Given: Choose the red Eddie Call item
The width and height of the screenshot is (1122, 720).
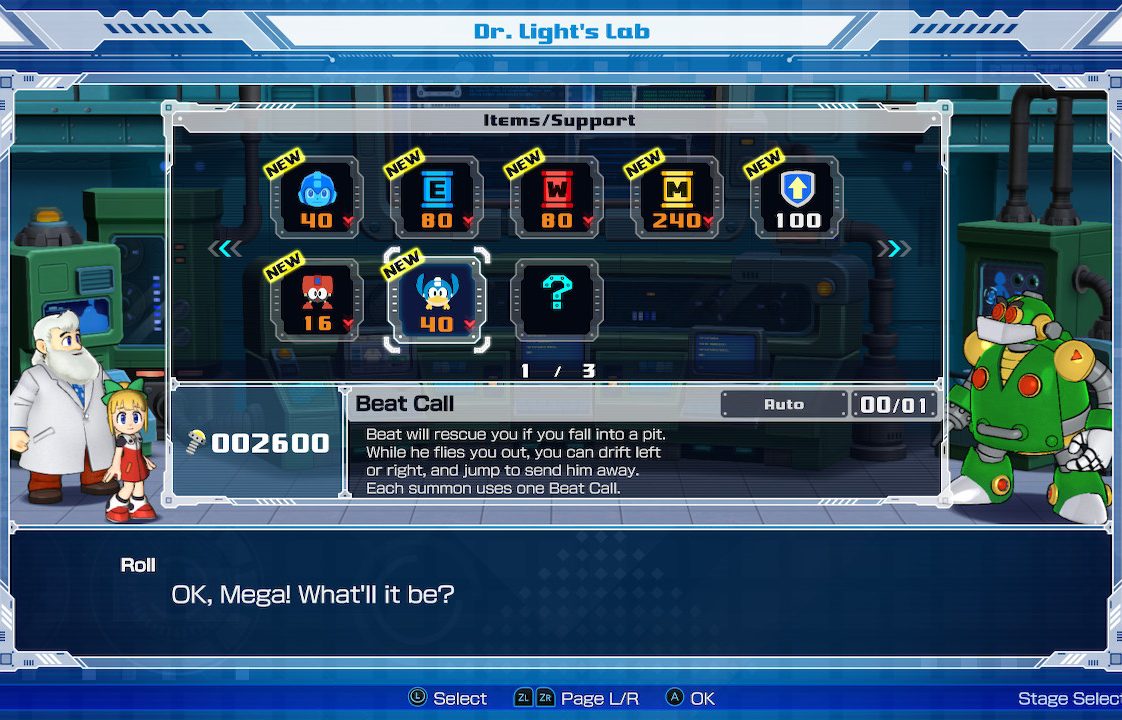Looking at the screenshot, I should click(x=317, y=300).
